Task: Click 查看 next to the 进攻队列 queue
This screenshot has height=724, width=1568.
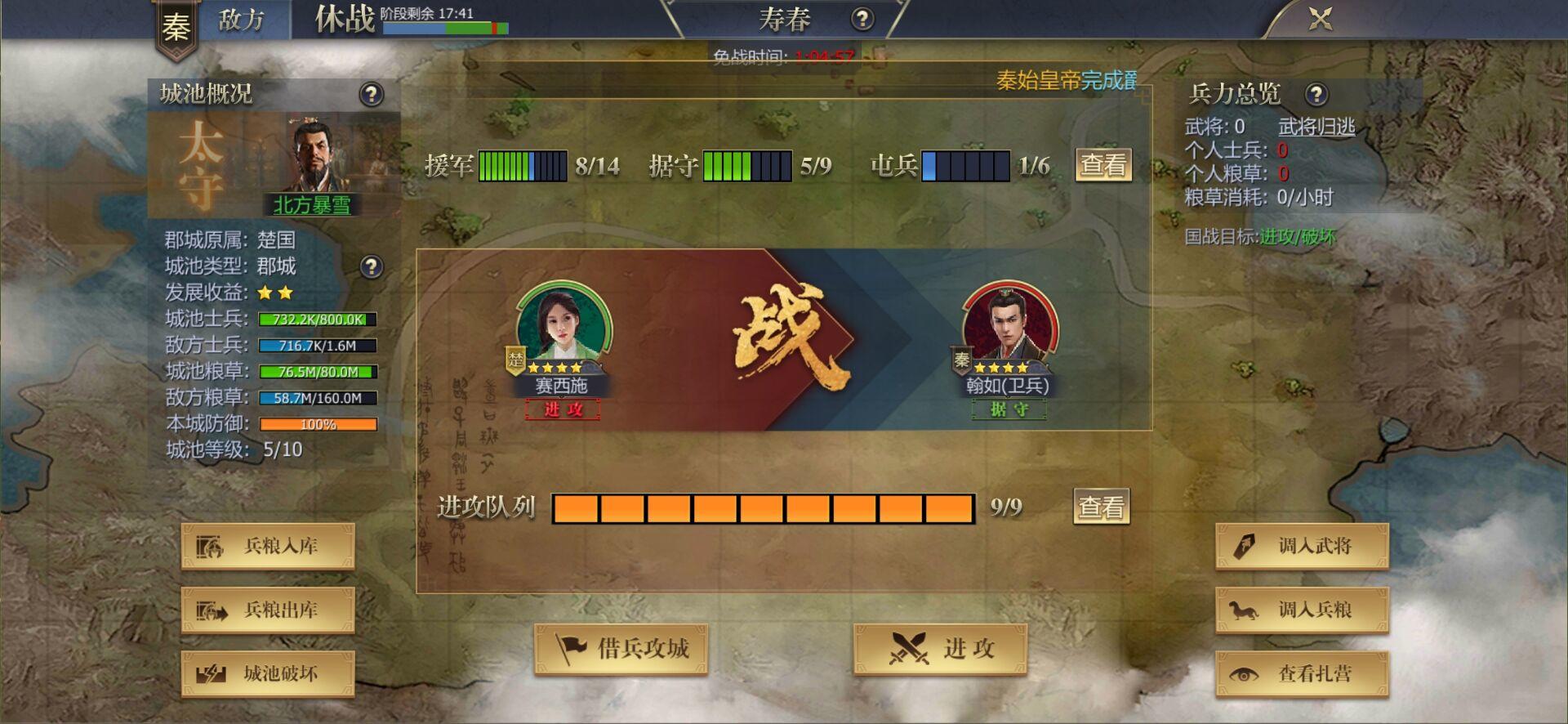Action: [x=1100, y=507]
